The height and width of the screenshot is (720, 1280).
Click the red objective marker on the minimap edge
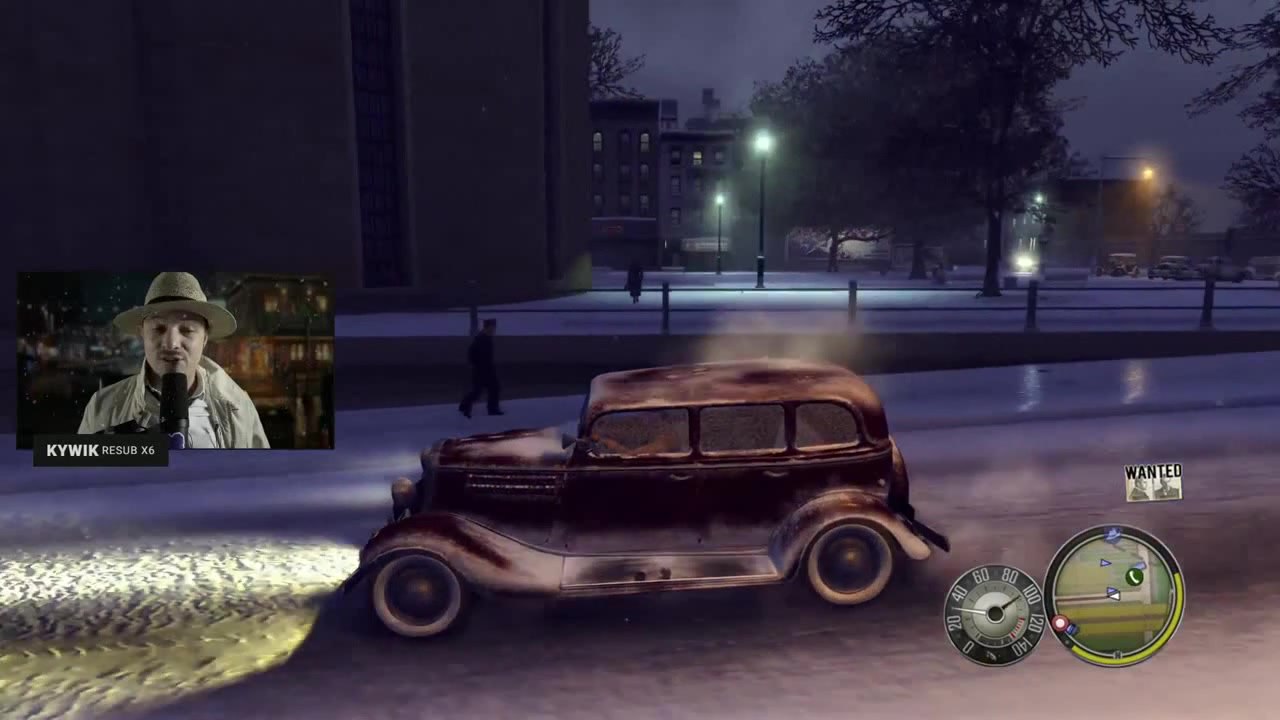coord(1059,624)
